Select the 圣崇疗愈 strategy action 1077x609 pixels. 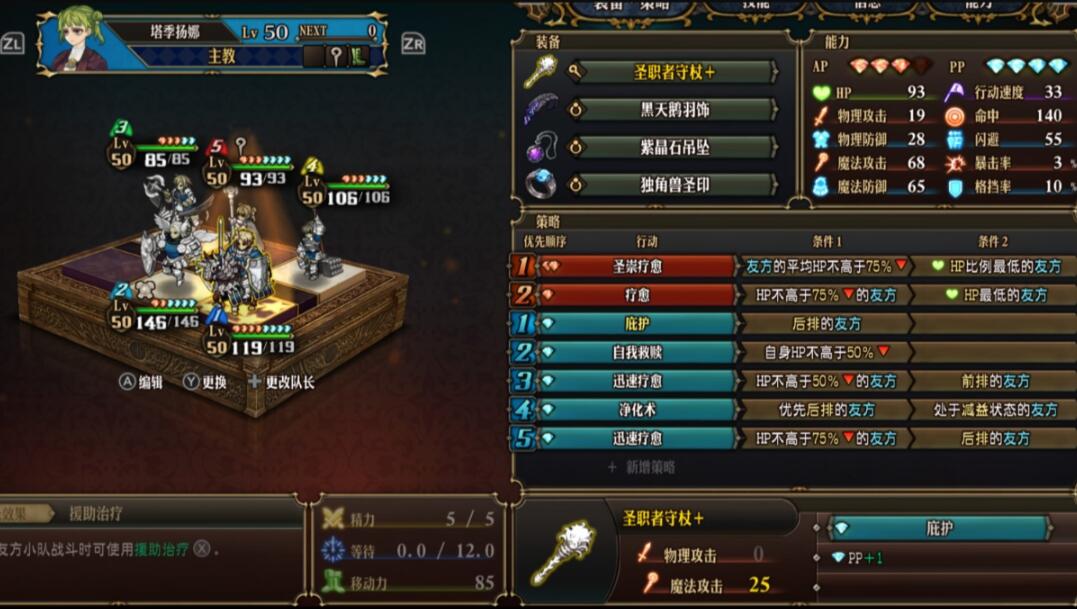[x=638, y=267]
